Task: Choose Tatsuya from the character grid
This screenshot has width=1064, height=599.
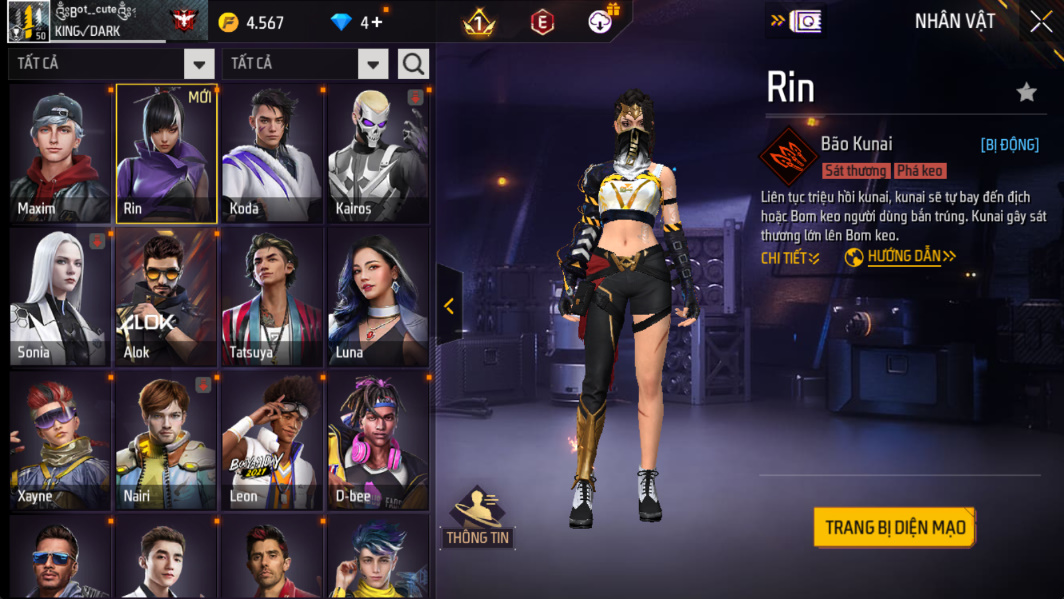Action: point(272,297)
